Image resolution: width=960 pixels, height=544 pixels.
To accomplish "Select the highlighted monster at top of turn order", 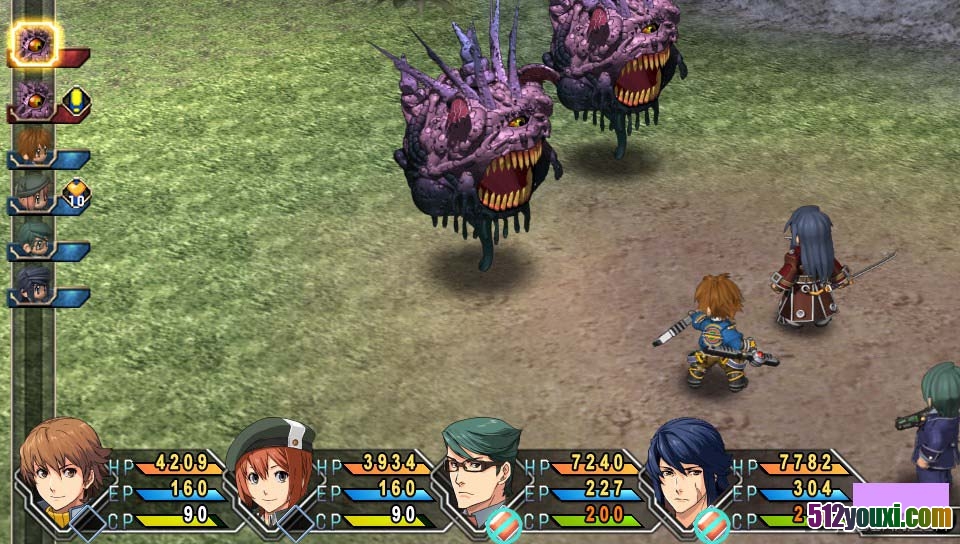I will [x=36, y=44].
